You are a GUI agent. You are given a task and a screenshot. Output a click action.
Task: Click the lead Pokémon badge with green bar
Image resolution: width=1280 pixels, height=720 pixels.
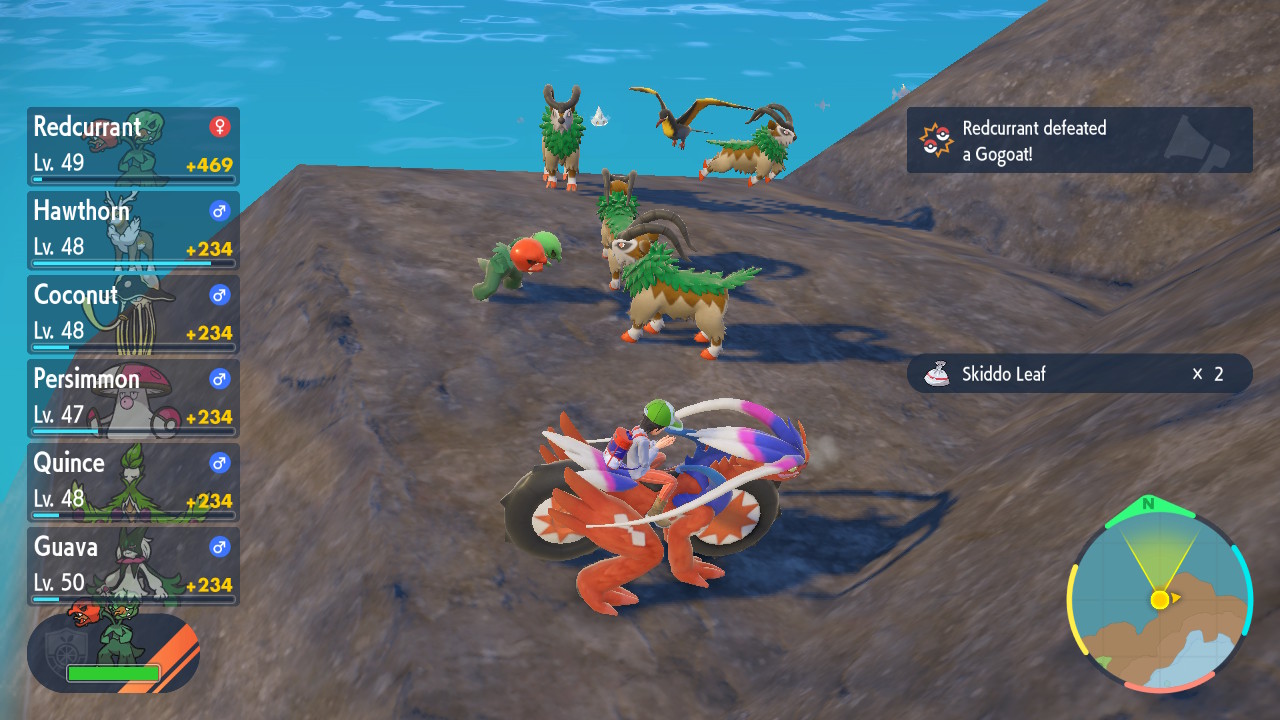pos(113,652)
